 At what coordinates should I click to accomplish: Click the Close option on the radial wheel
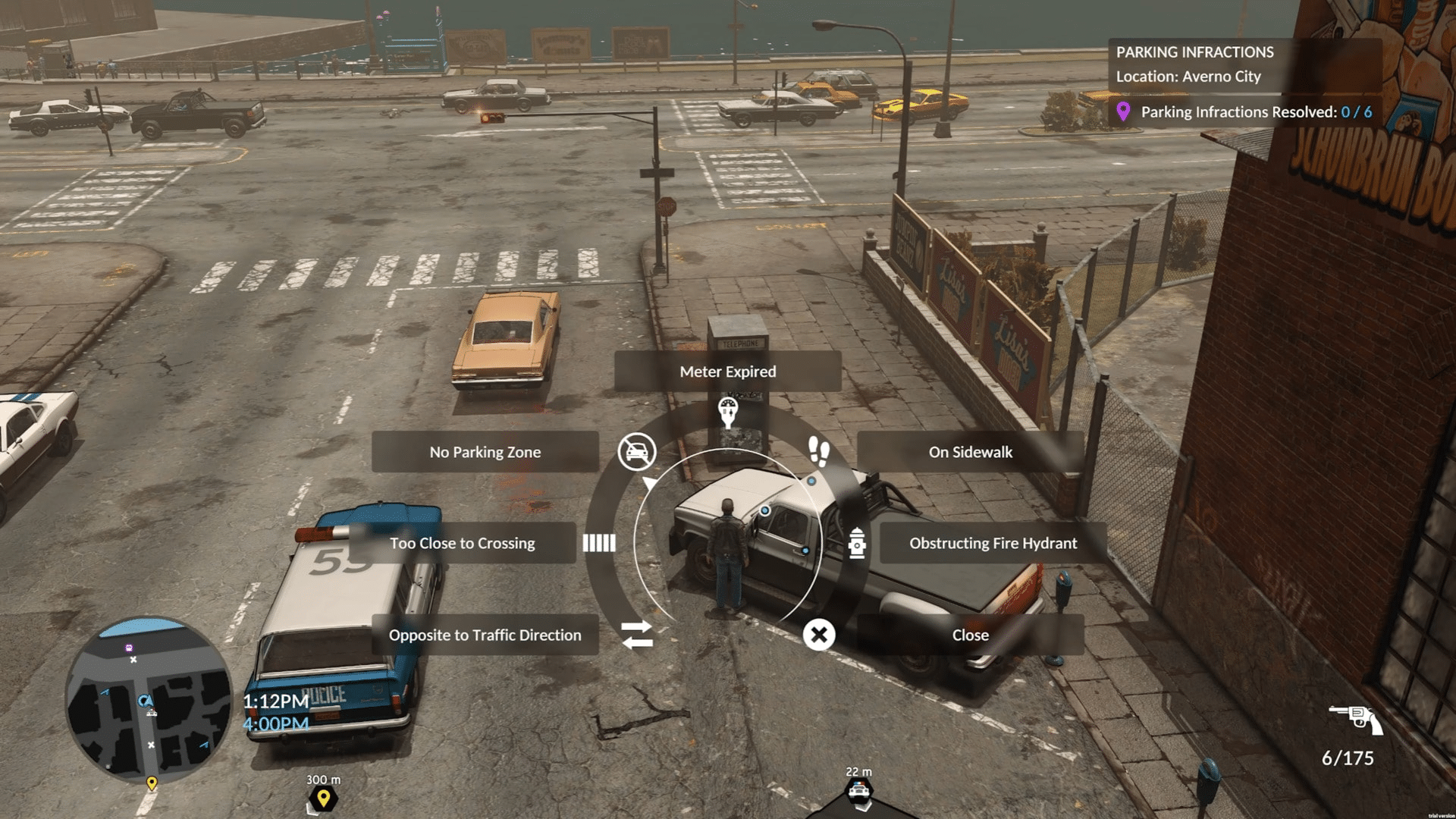pos(971,635)
